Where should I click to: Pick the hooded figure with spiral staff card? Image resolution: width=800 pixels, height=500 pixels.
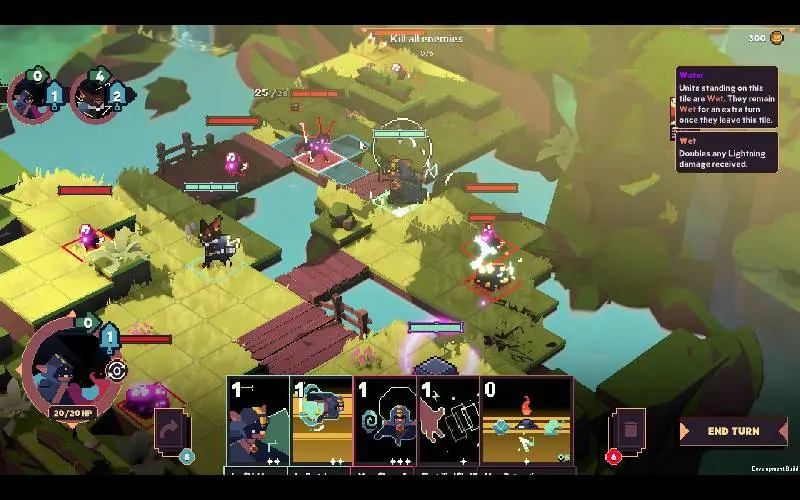click(384, 421)
